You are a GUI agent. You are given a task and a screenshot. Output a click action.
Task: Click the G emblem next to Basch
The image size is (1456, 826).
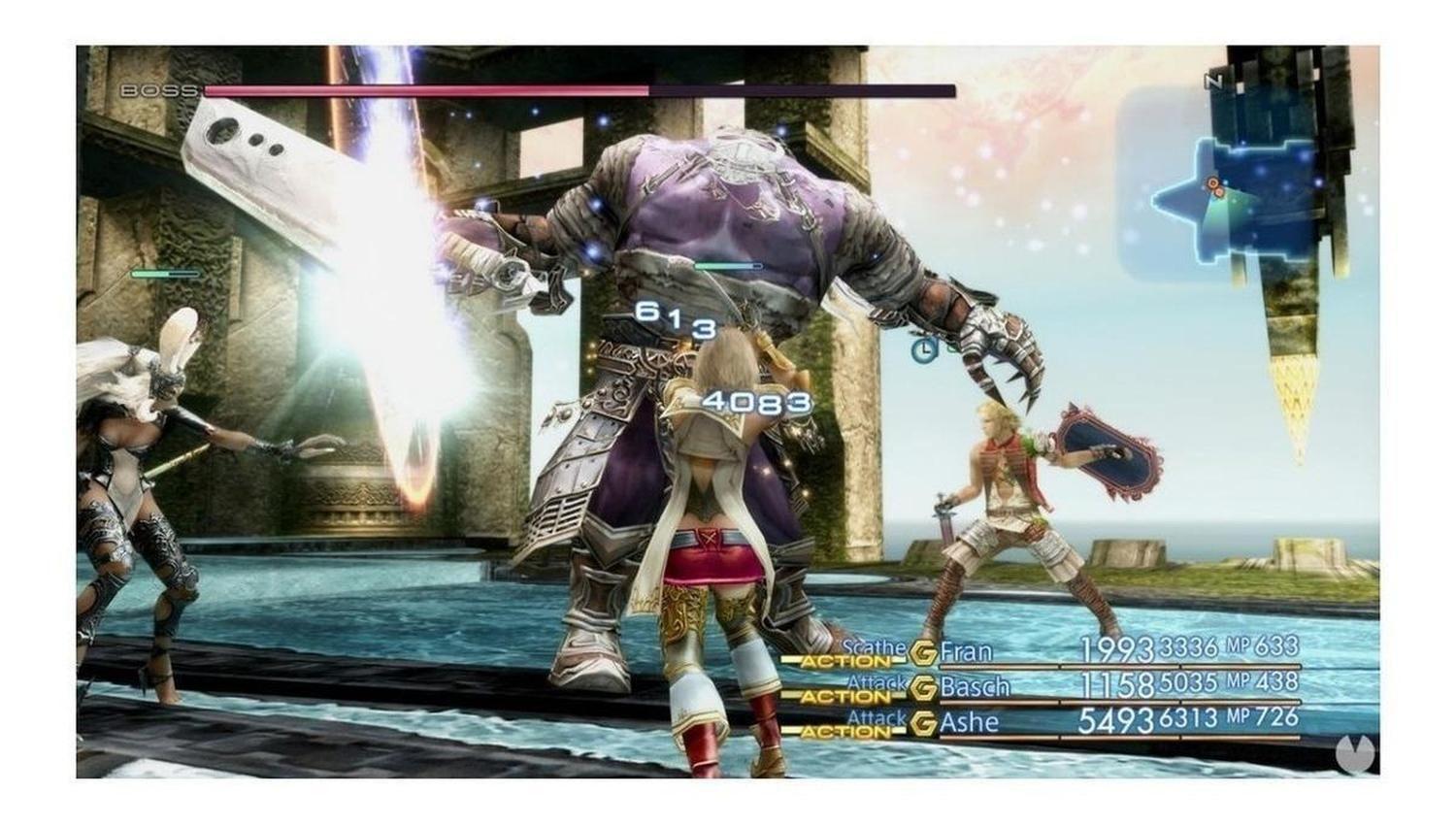[922, 687]
